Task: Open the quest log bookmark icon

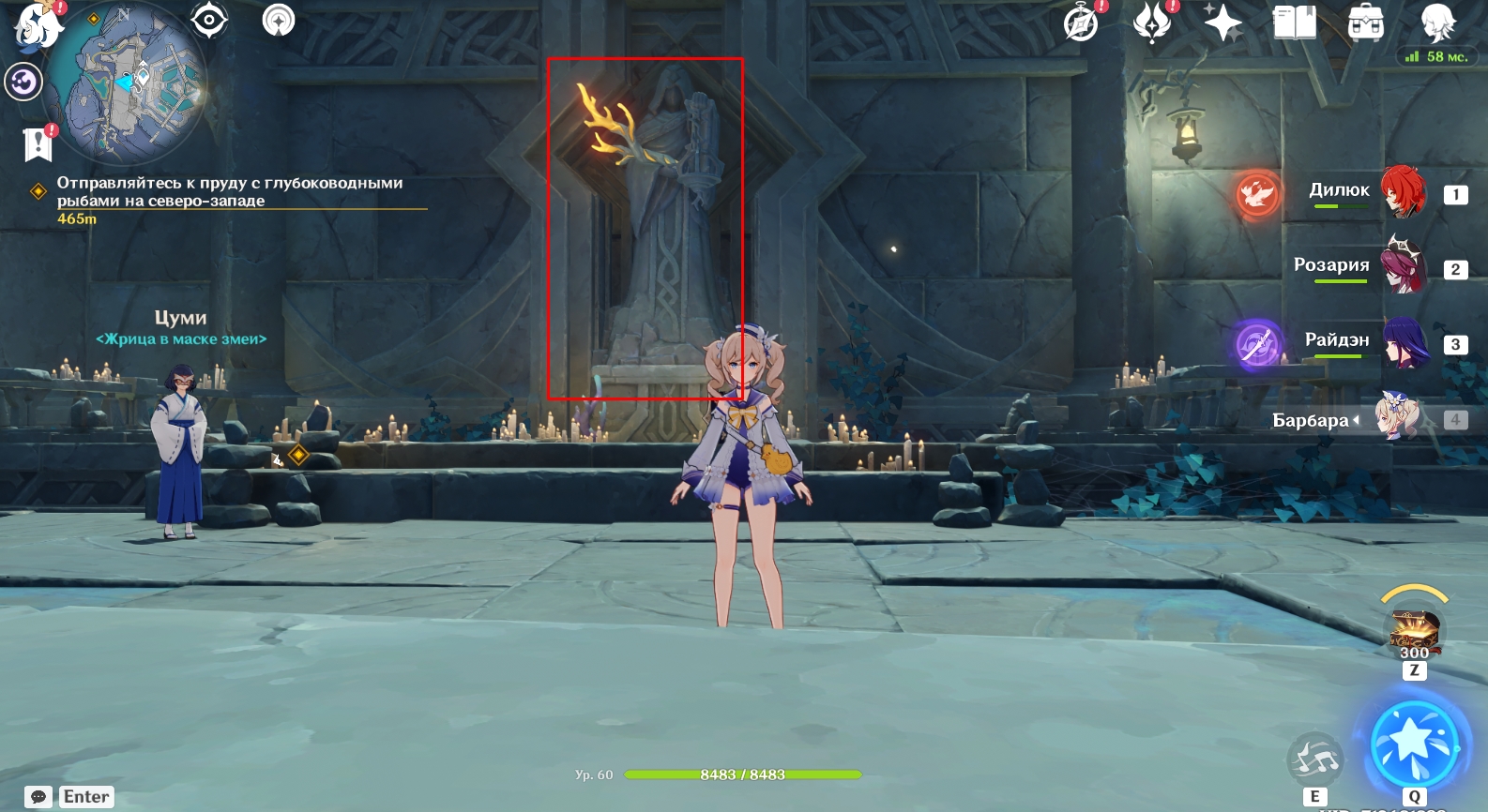Action: pyautogui.click(x=38, y=143)
